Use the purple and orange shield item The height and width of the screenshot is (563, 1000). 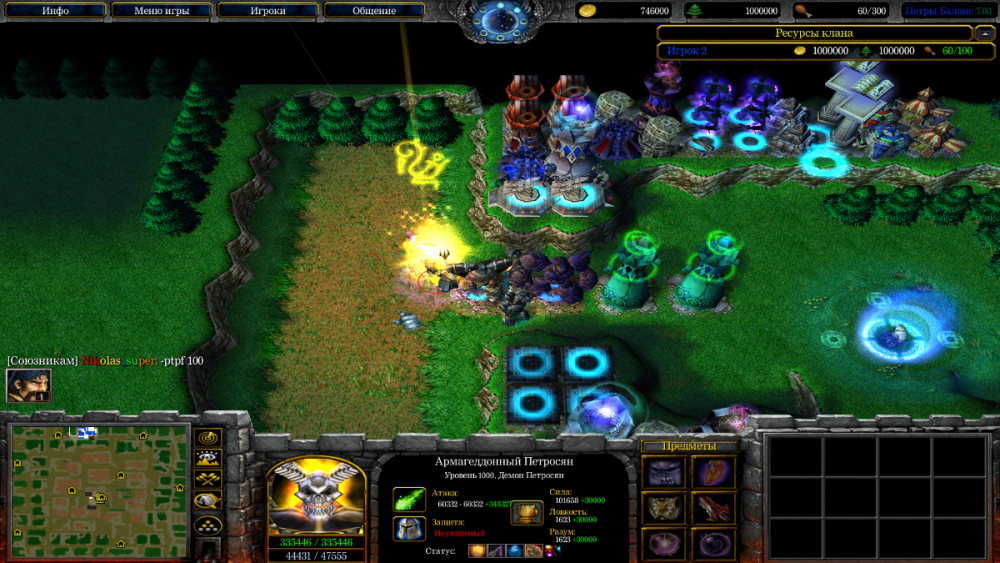[713, 472]
